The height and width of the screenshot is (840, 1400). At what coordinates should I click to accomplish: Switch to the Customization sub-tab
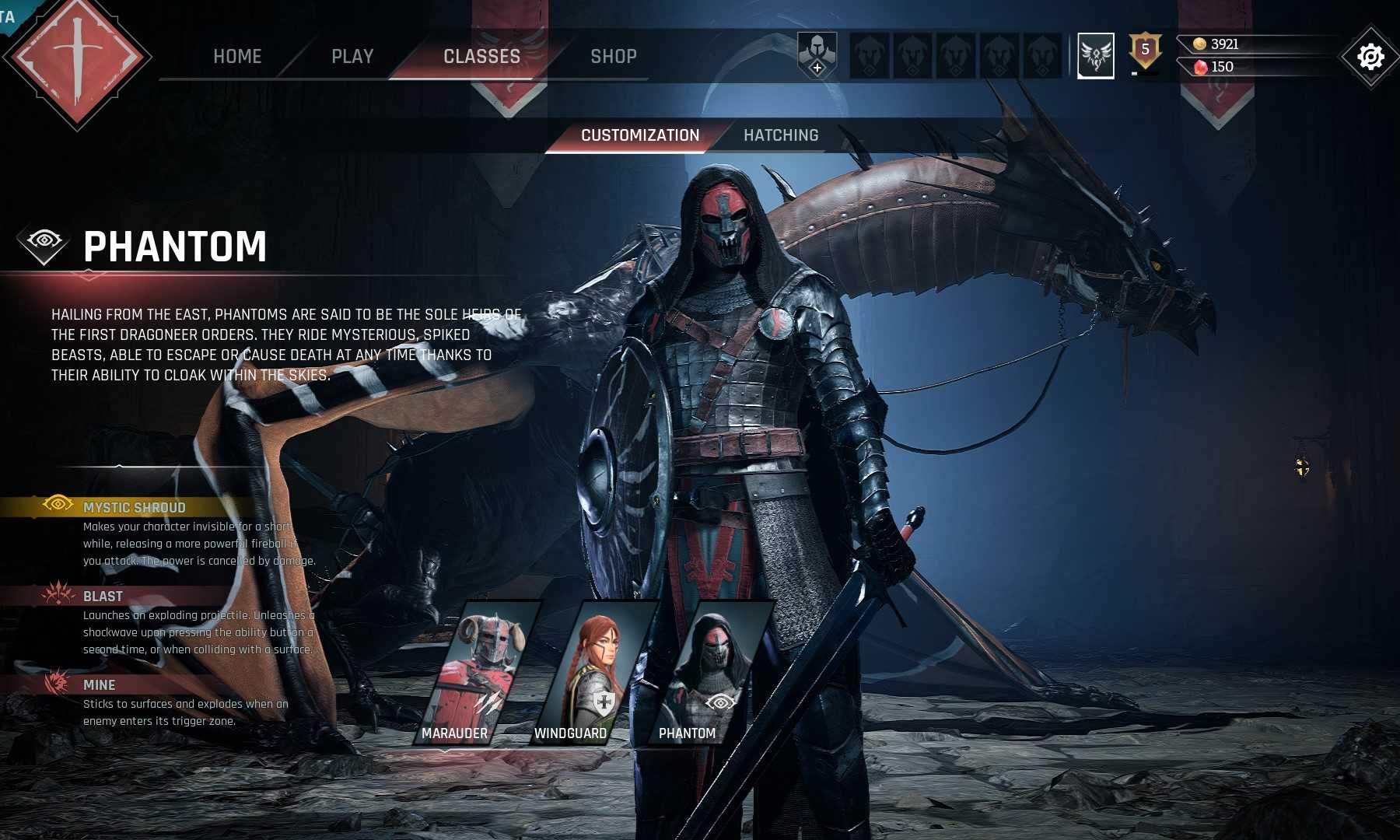640,135
